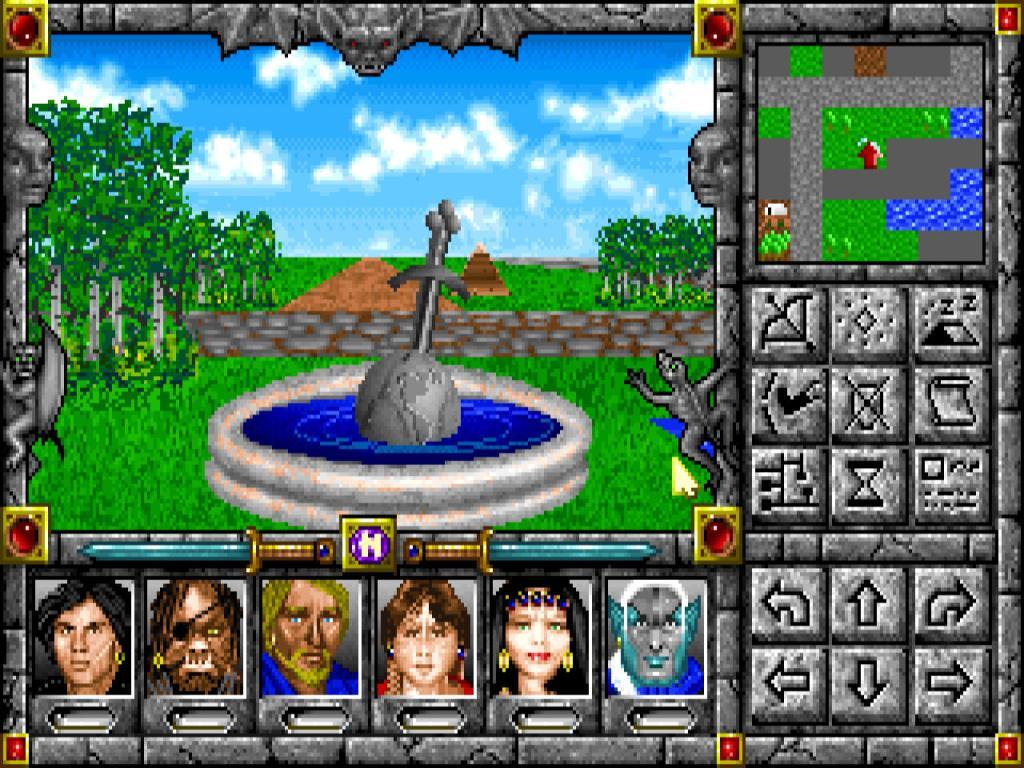Choose the blue-skinned white-haired character portrait

(x=656, y=638)
